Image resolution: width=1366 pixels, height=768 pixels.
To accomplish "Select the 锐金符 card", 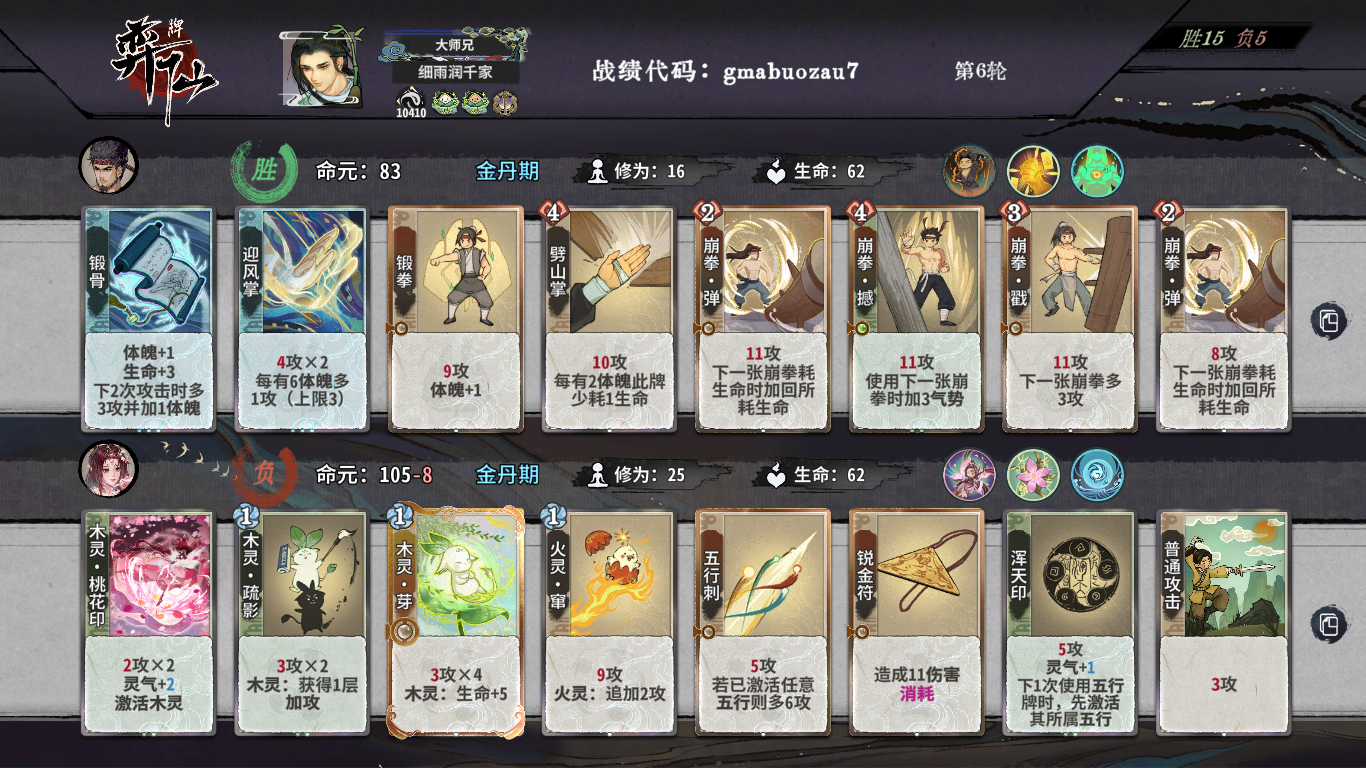I will [915, 620].
